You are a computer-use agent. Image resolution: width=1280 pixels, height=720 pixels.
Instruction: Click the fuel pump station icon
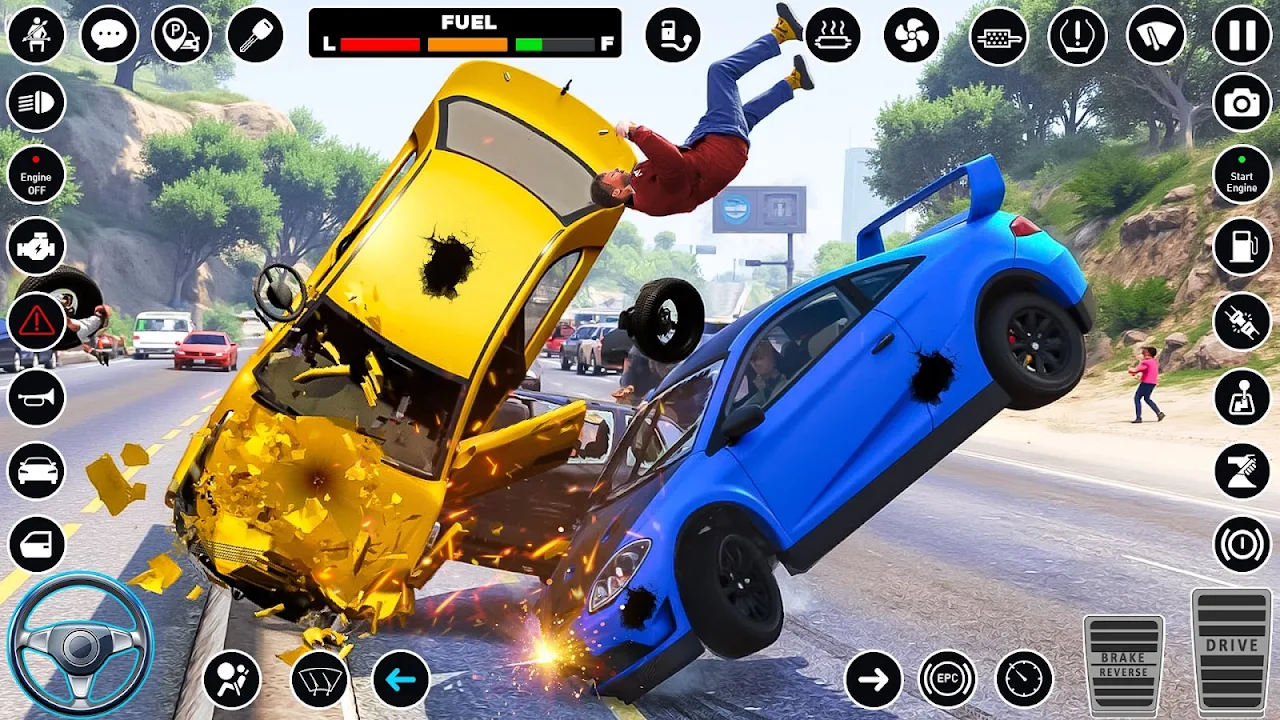pos(1242,246)
